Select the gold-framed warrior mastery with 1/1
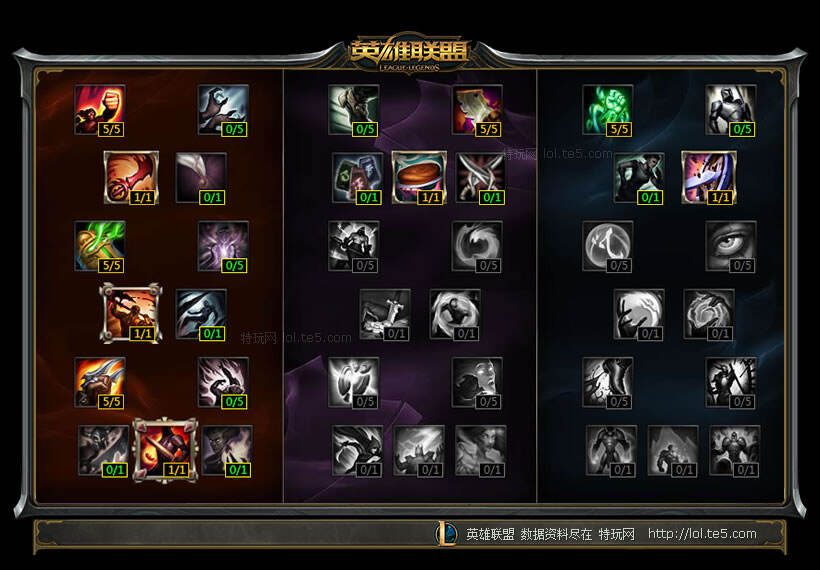820x570 pixels. (x=130, y=313)
